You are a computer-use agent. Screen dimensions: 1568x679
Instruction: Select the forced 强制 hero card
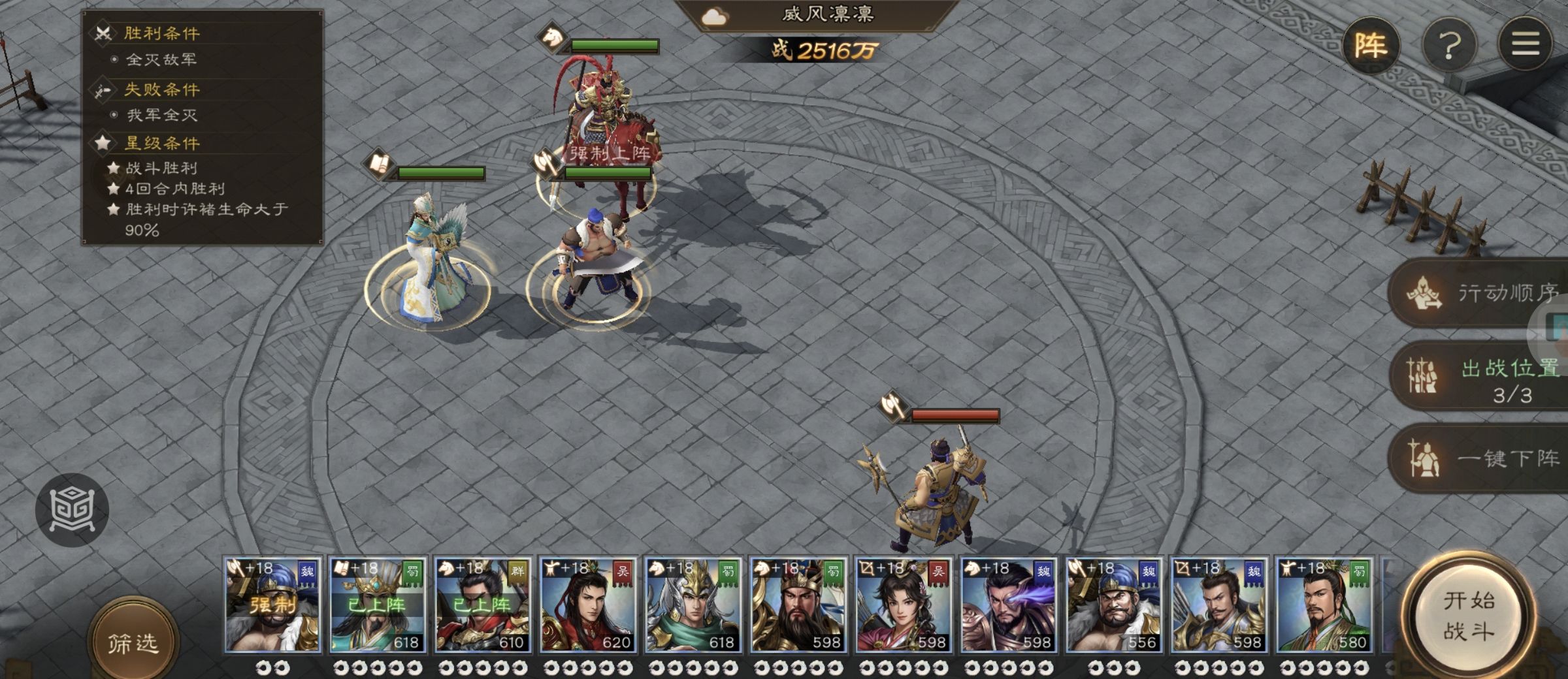[x=272, y=605]
